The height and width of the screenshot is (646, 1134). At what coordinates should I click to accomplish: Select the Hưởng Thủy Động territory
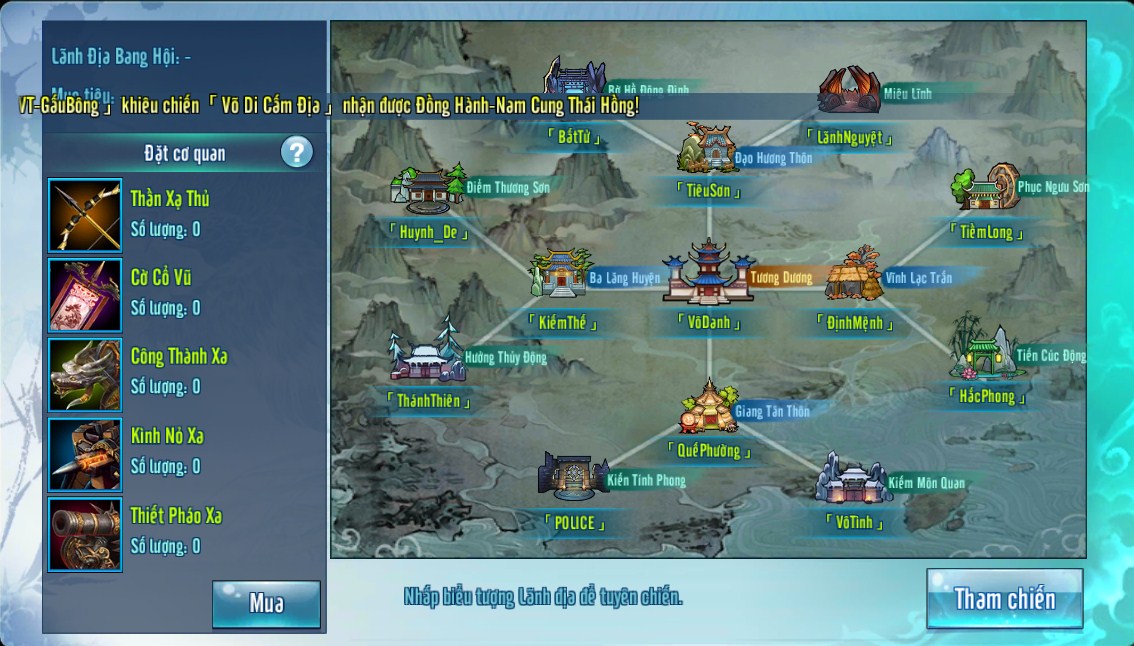pos(428,356)
